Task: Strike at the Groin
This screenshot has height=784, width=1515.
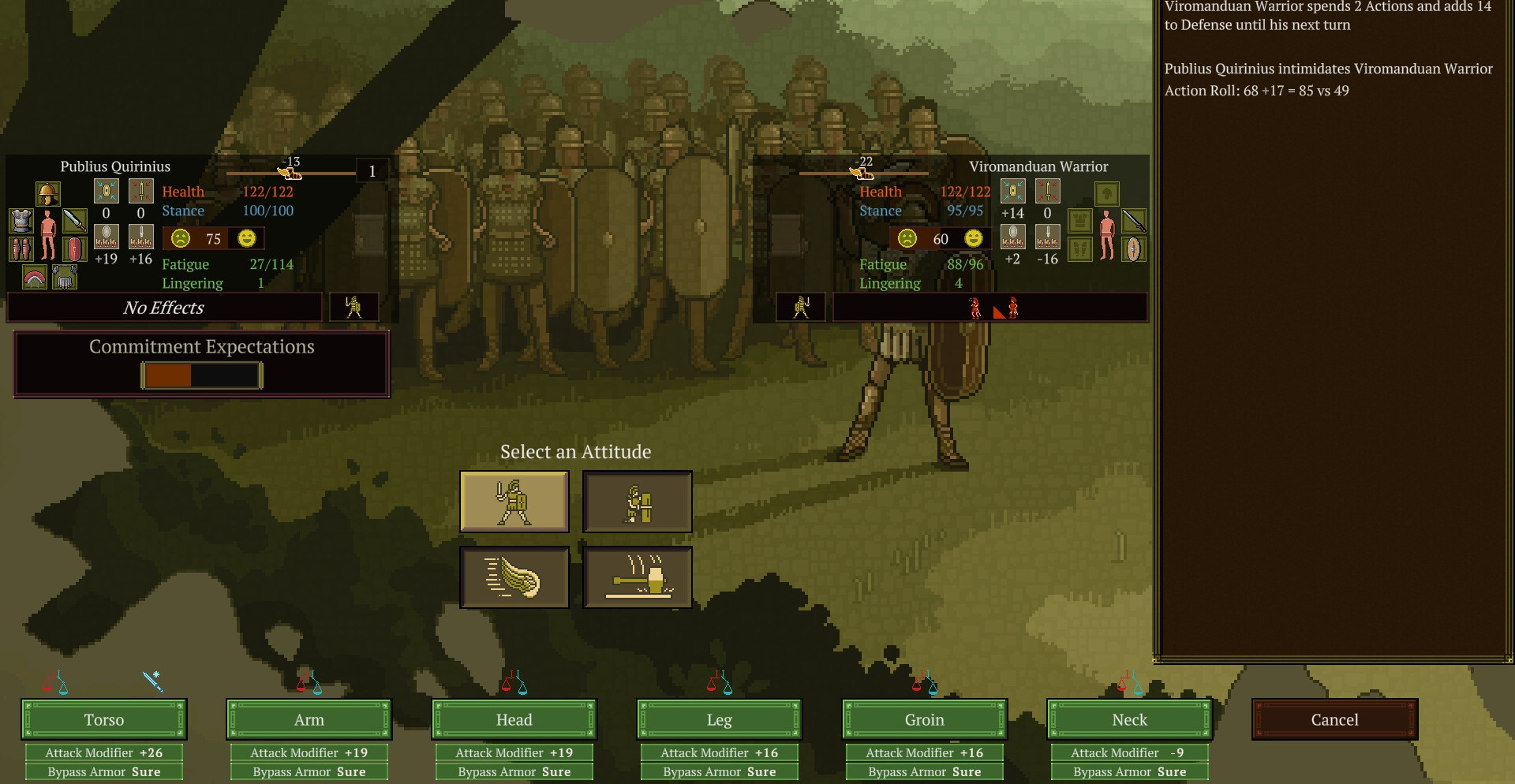Action: (925, 719)
